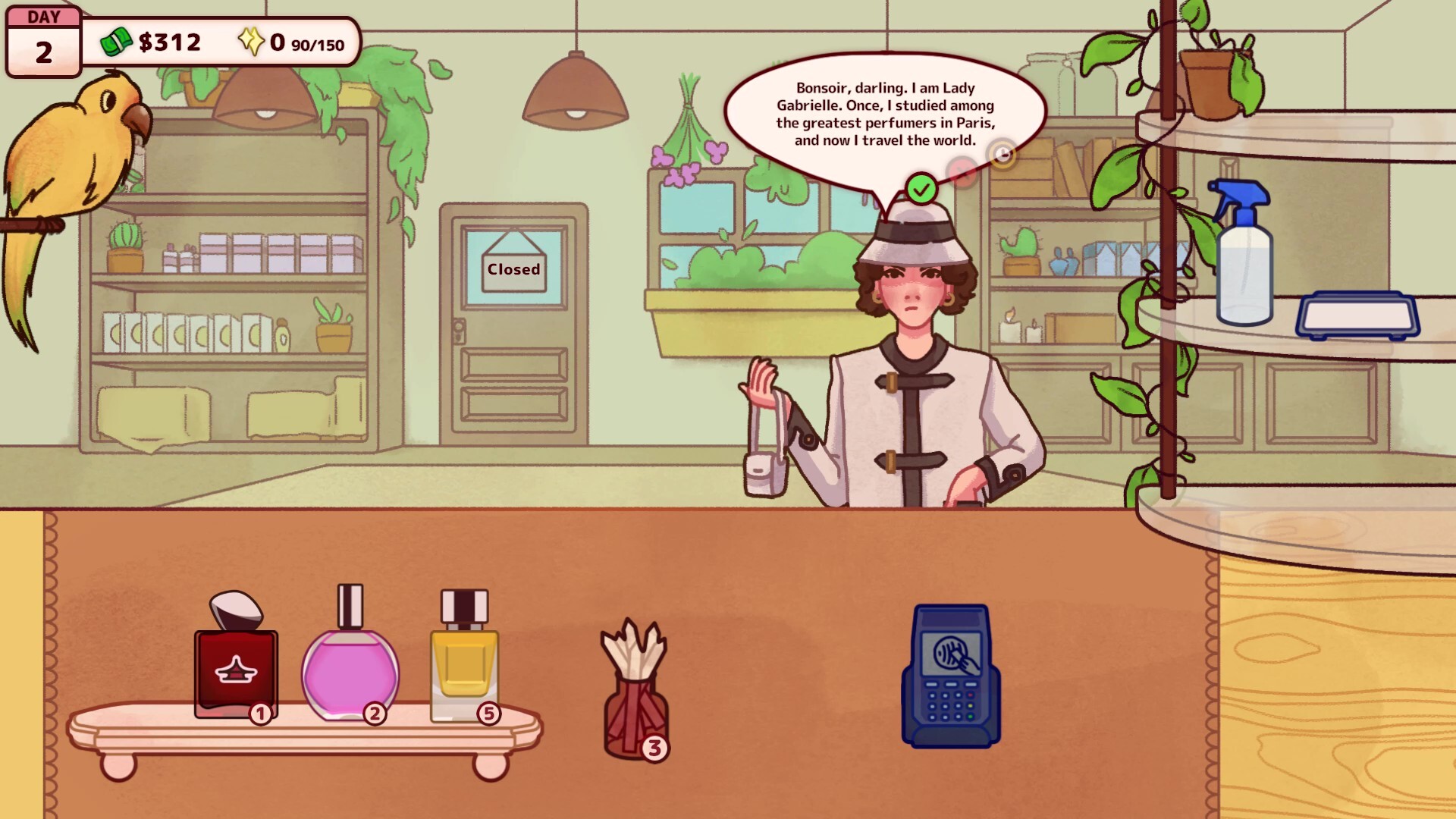Accept the customer with the green checkmark
Viewport: 1456px width, 819px height.
click(924, 186)
